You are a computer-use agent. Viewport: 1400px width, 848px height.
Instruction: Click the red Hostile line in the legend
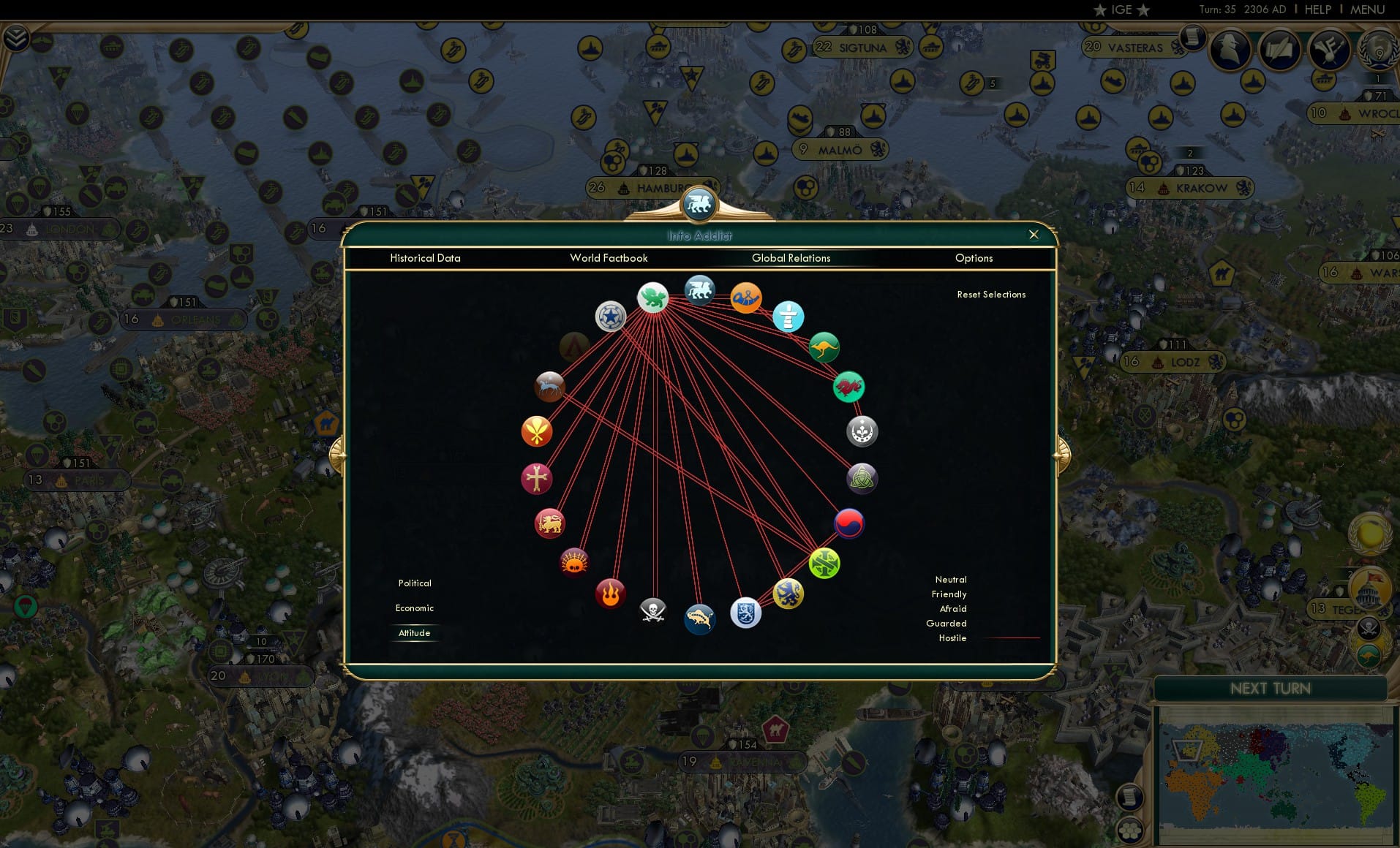pos(1009,638)
